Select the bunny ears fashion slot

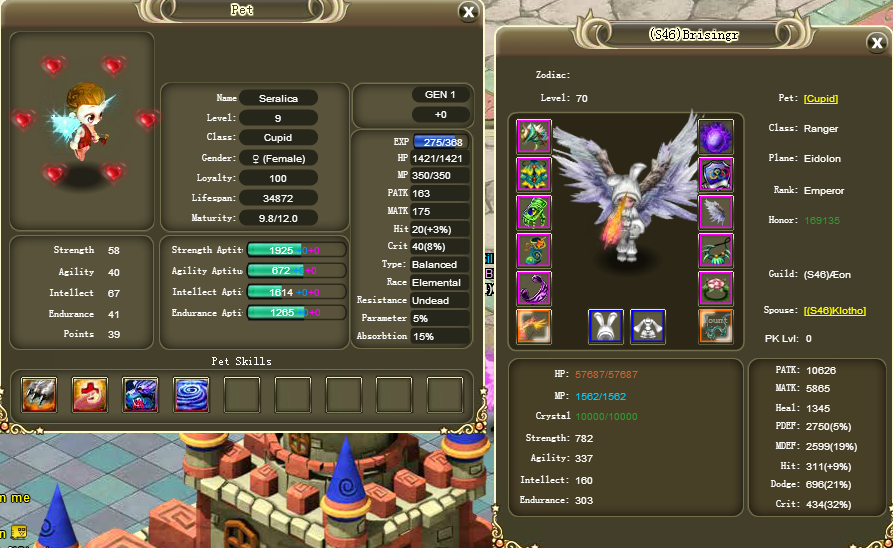coord(606,326)
